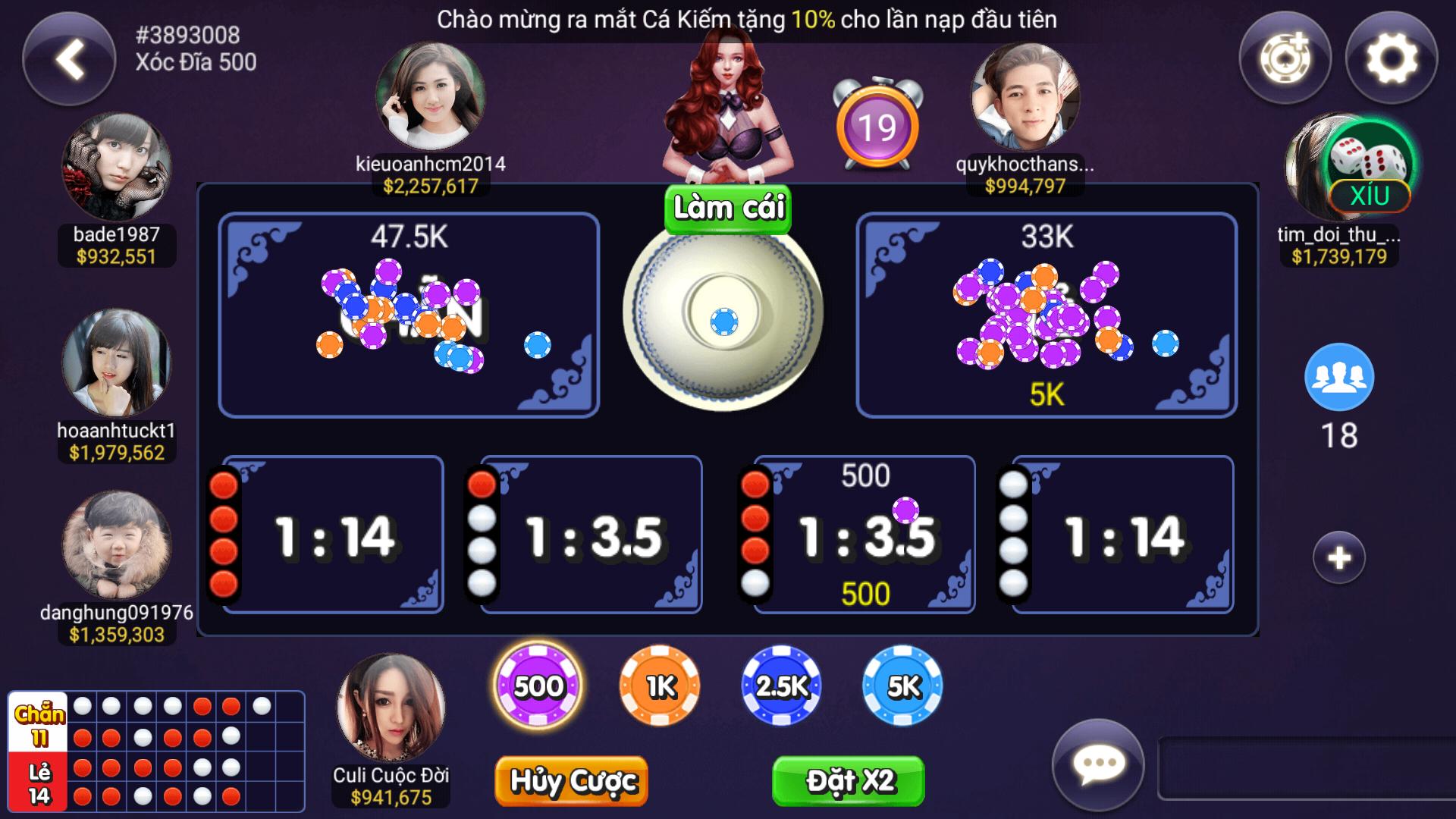1456x819 pixels.
Task: Cancel bet with Hủy Cược
Action: click(572, 780)
